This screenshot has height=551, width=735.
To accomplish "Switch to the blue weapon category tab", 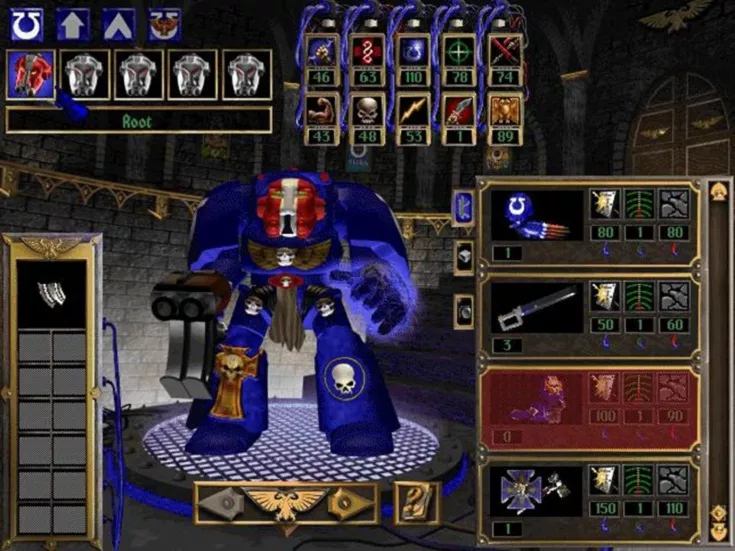I will 465,208.
